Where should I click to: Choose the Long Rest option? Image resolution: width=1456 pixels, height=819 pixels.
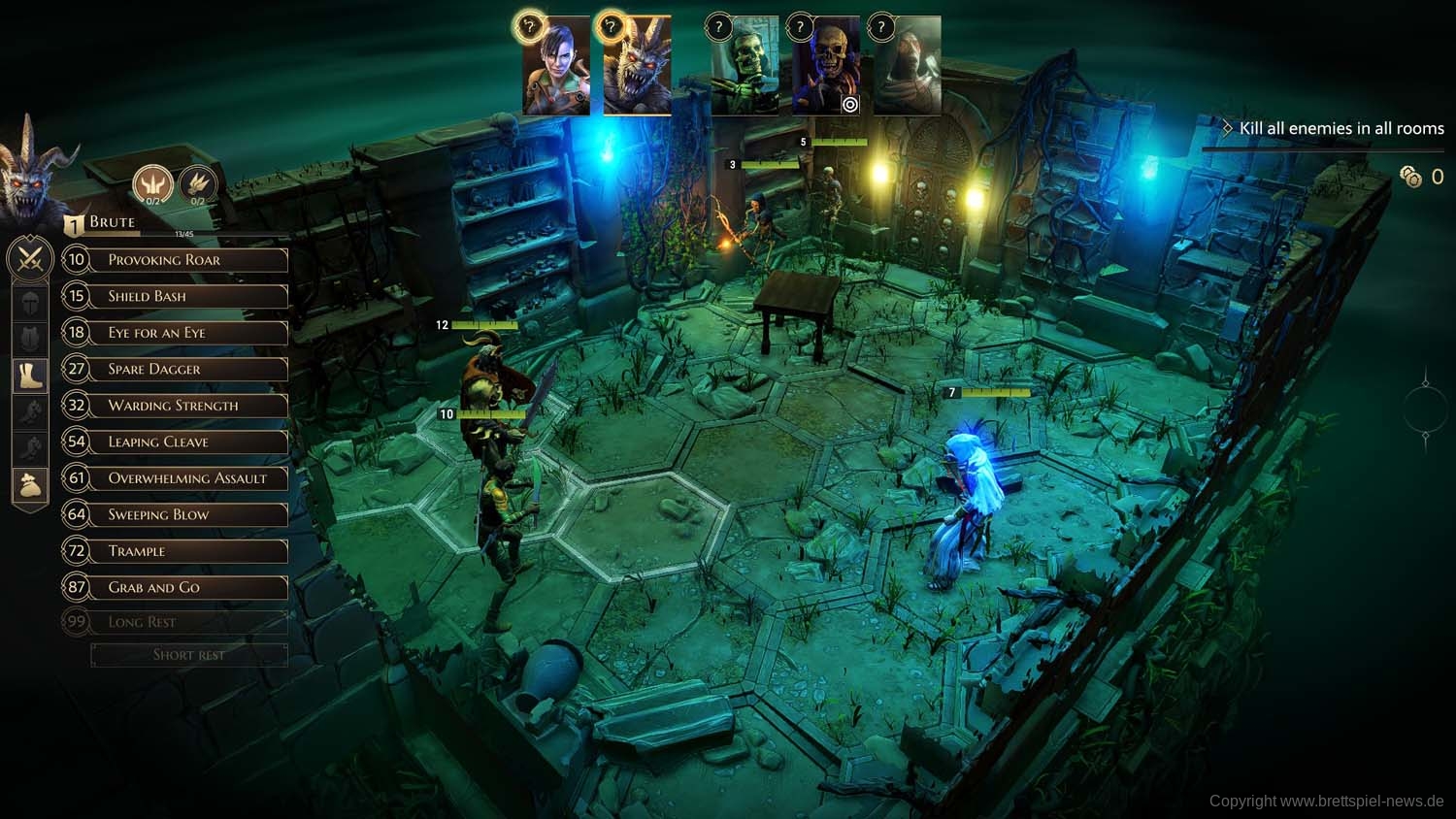tap(175, 622)
